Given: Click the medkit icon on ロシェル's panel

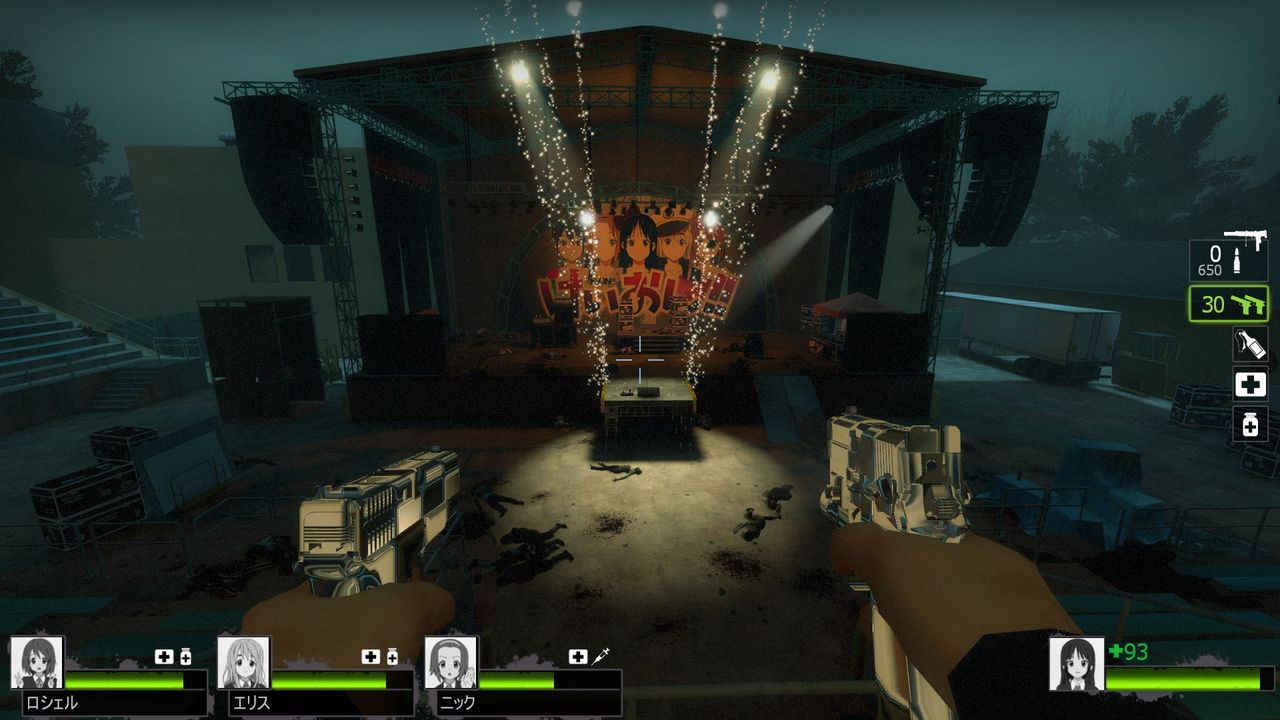Looking at the screenshot, I should point(165,655).
